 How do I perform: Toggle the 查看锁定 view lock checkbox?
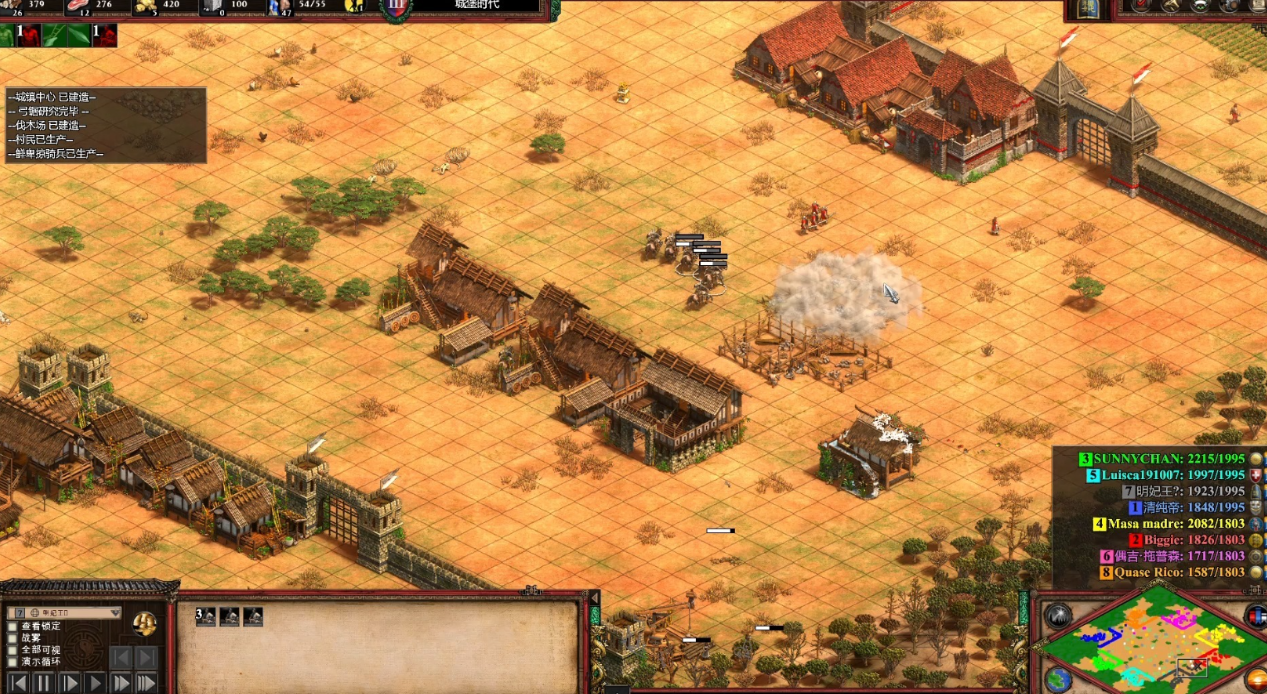coord(13,627)
